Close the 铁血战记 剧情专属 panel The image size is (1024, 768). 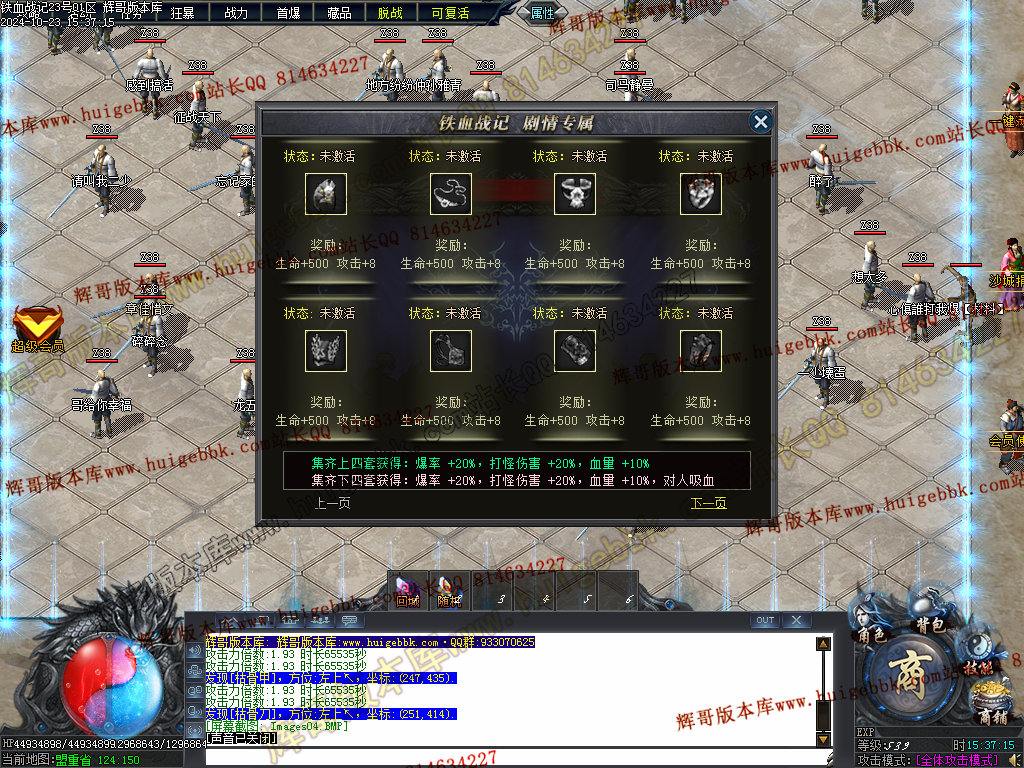click(761, 122)
